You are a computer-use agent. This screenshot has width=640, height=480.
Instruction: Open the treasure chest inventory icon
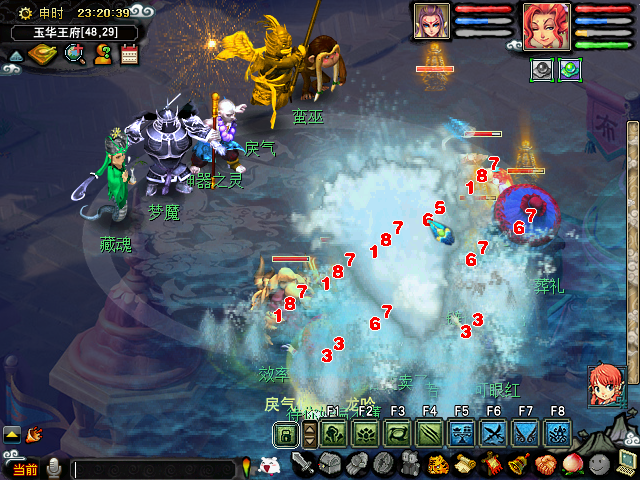pos(330,464)
